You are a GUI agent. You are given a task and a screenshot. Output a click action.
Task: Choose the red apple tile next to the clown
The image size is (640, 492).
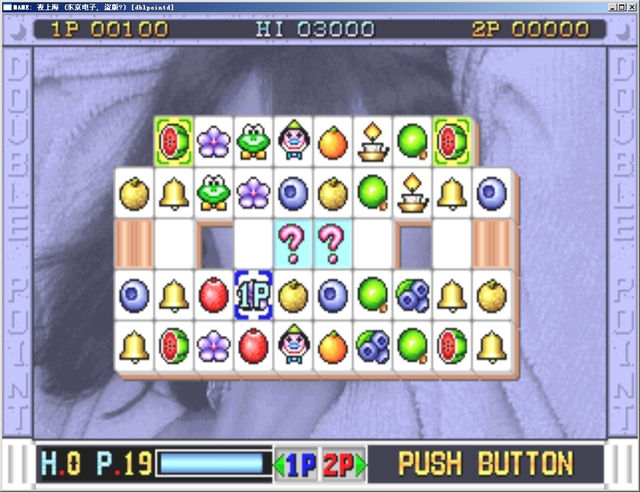click(x=253, y=345)
